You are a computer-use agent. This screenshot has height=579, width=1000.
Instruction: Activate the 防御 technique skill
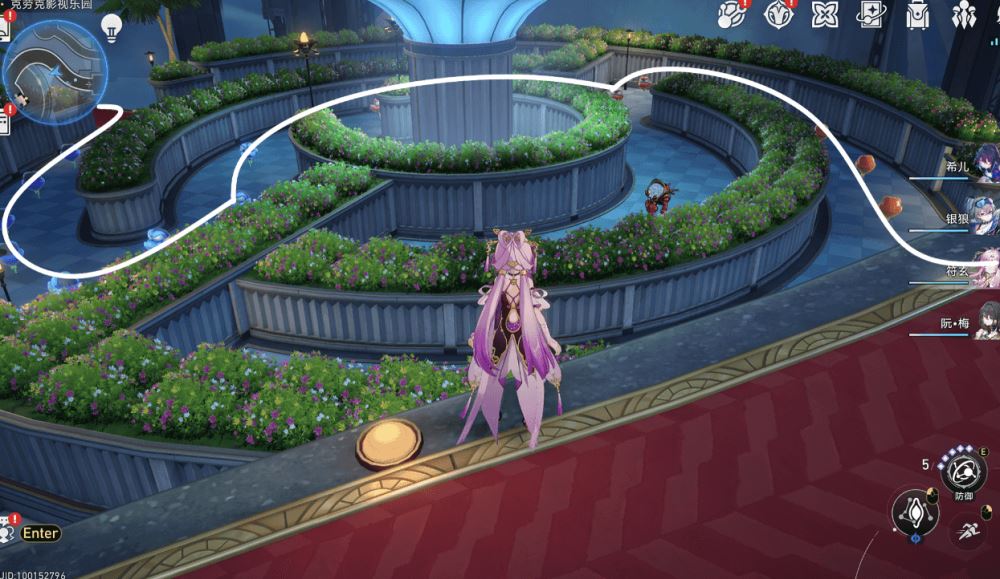[x=963, y=470]
